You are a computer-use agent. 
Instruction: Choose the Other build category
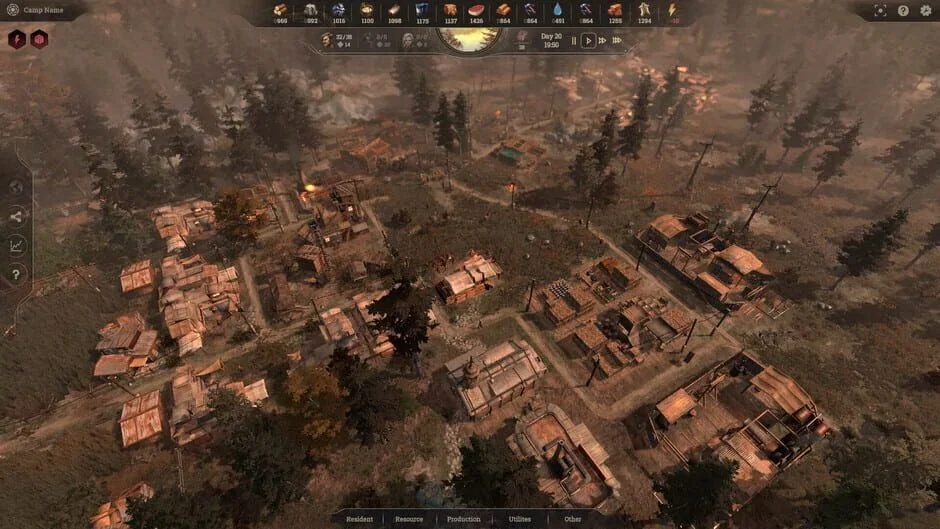(572, 519)
